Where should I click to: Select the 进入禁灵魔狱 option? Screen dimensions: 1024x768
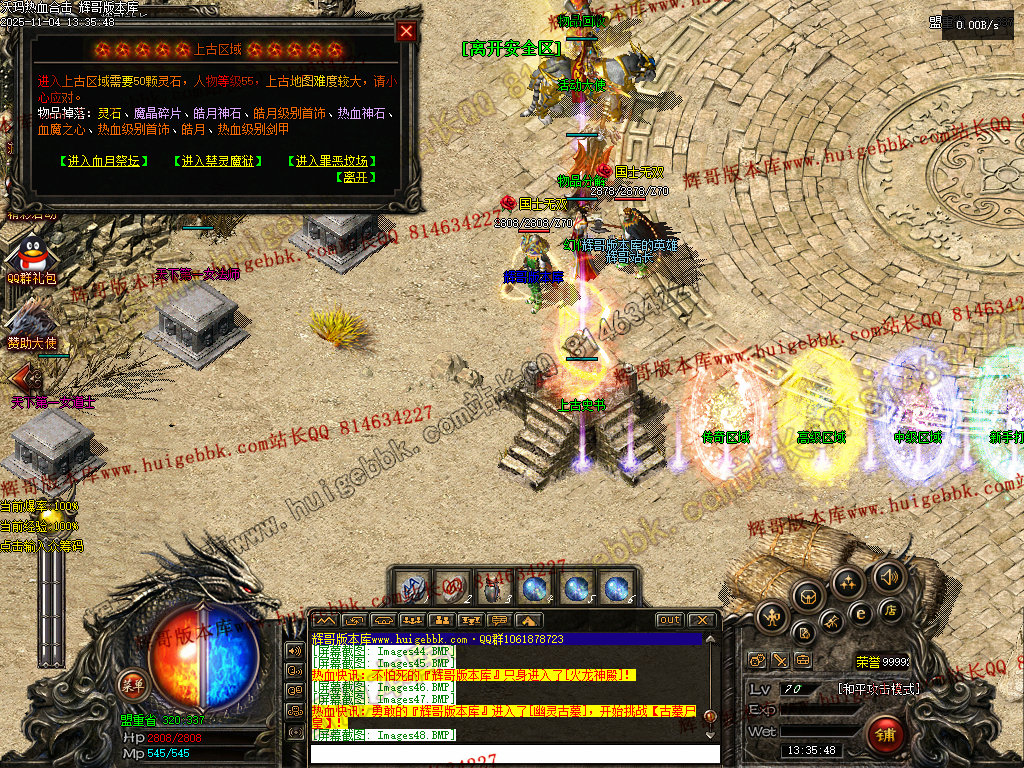(217, 161)
